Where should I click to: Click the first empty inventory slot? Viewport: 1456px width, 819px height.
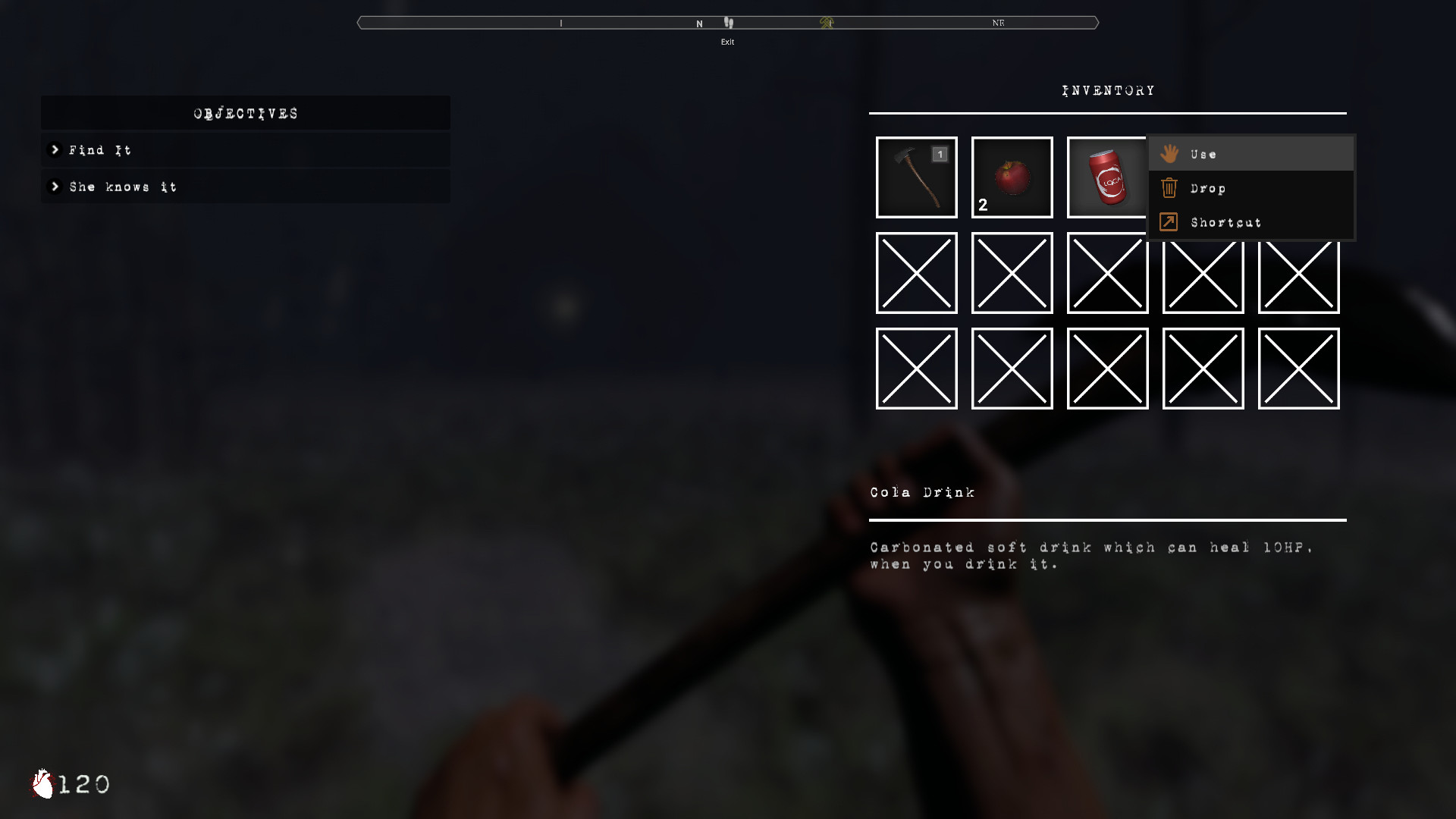click(916, 273)
